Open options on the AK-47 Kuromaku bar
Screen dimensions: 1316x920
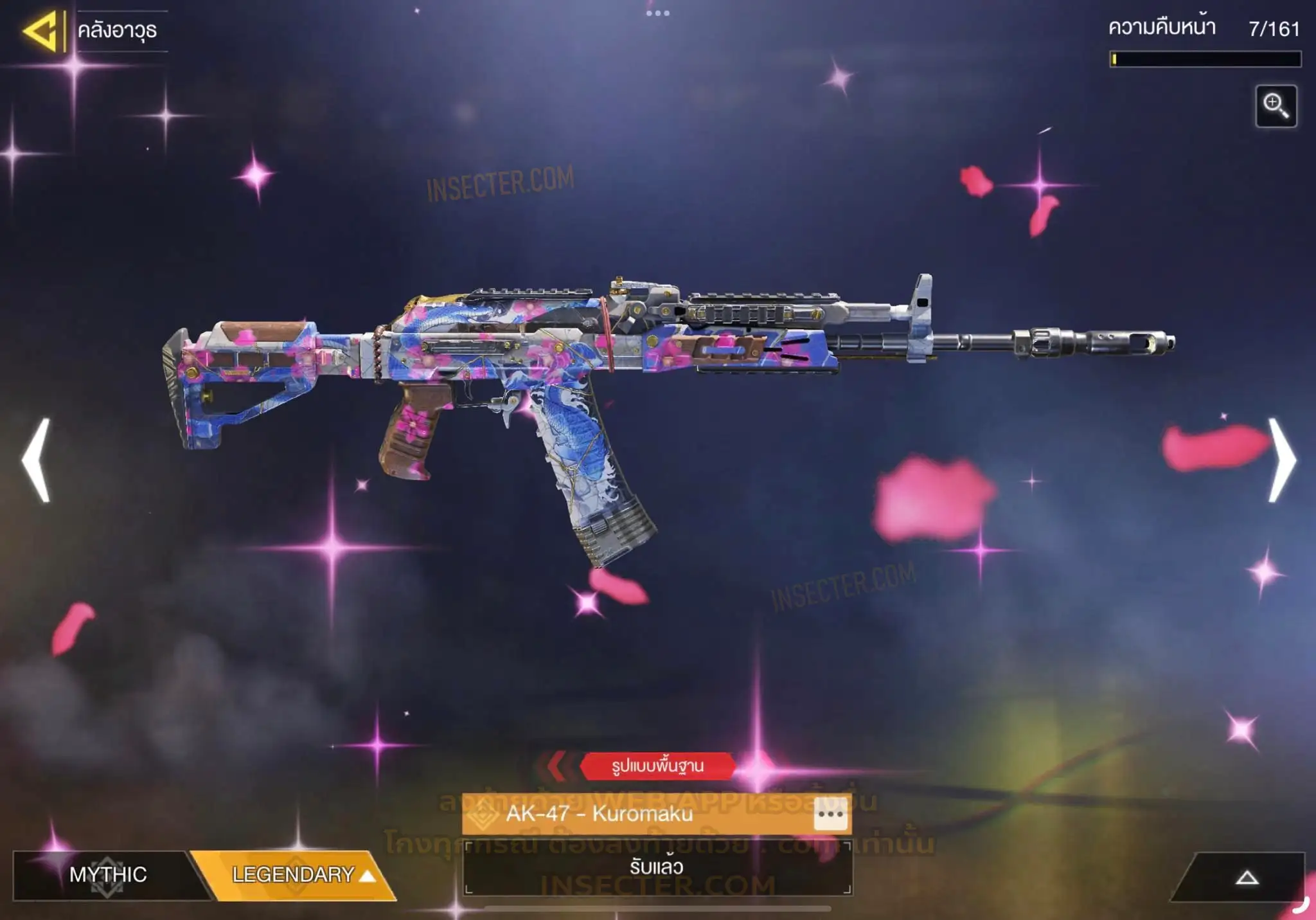point(830,814)
